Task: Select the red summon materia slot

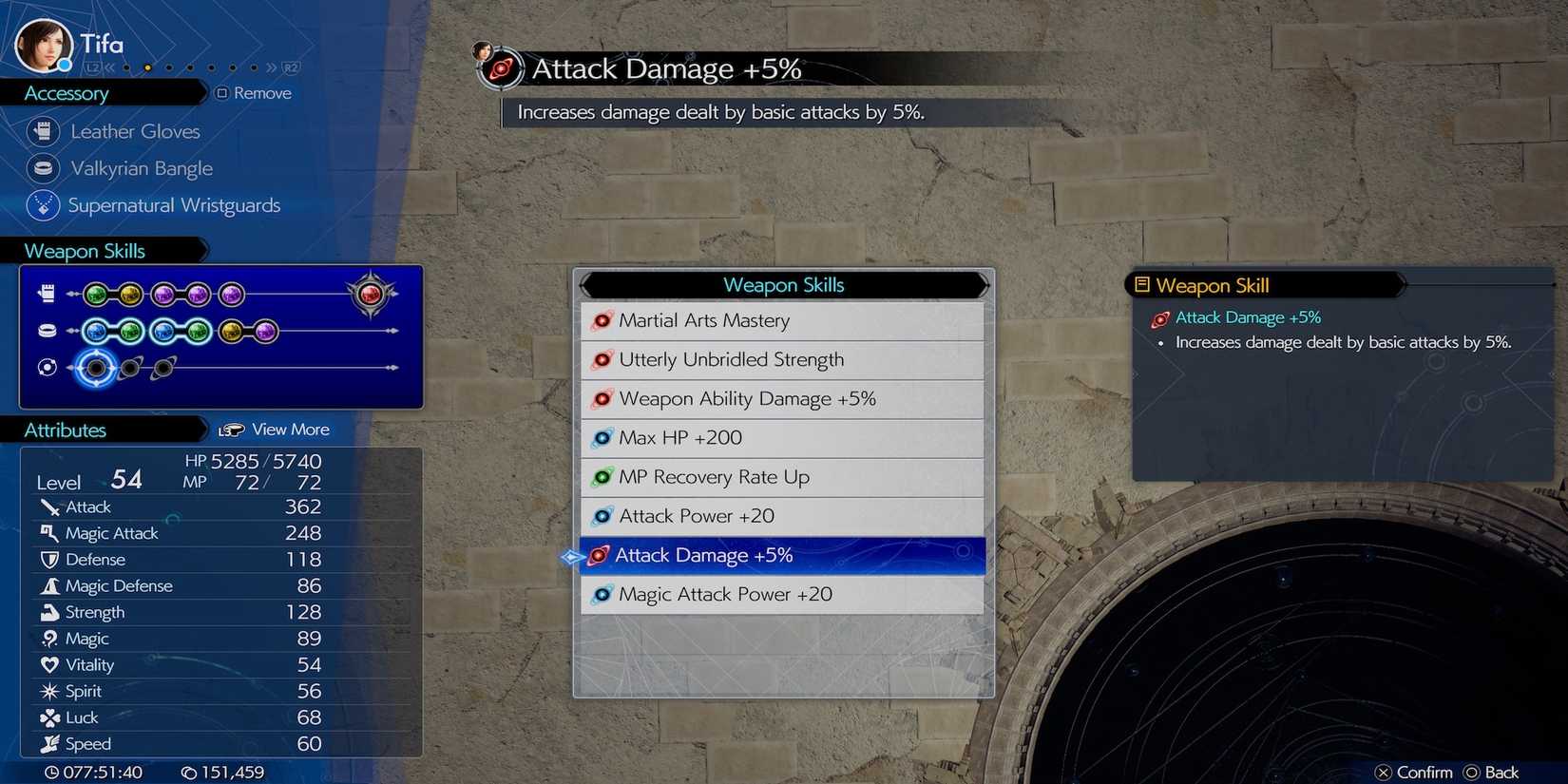Action: [371, 295]
